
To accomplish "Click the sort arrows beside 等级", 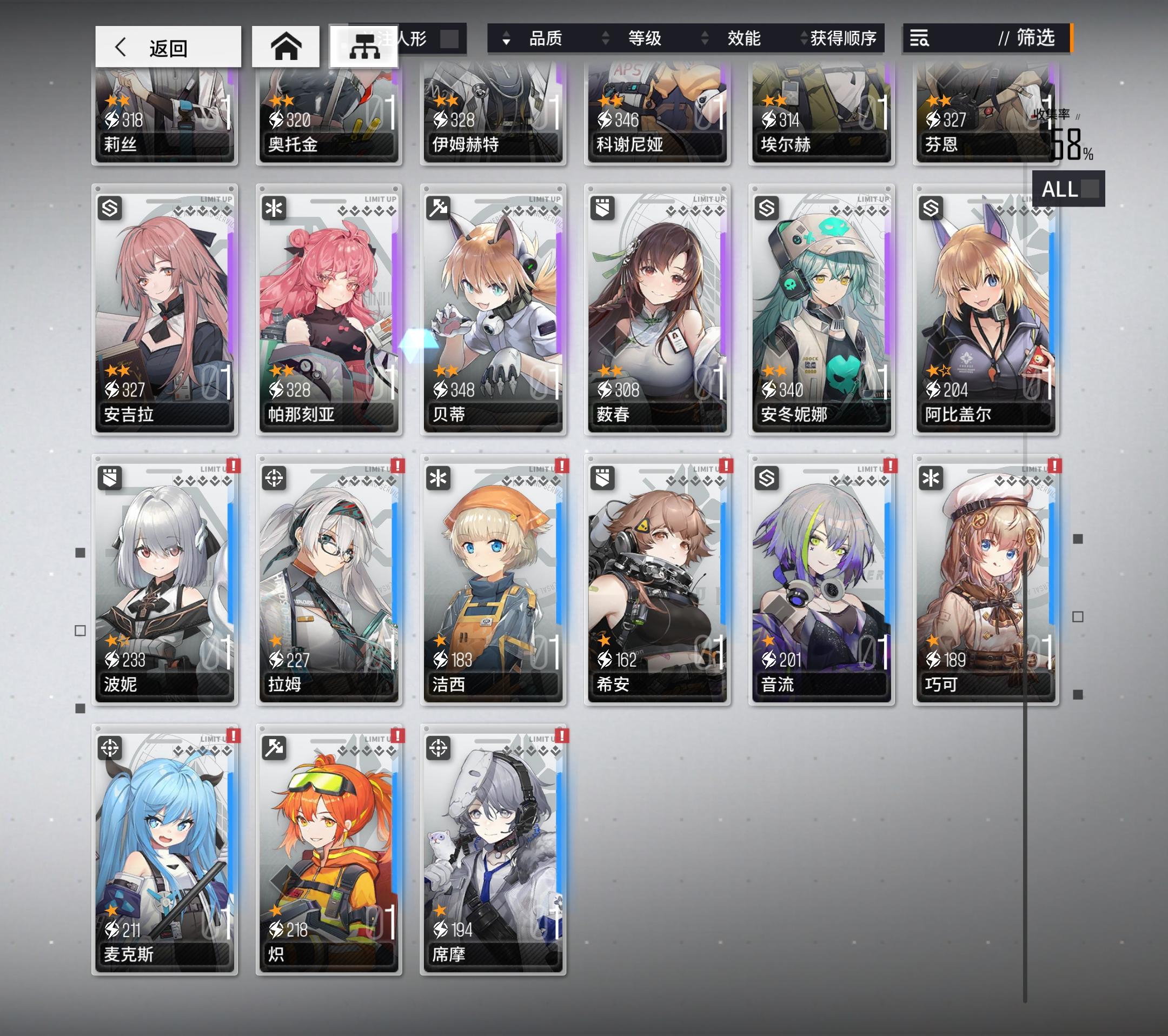I will tap(605, 39).
